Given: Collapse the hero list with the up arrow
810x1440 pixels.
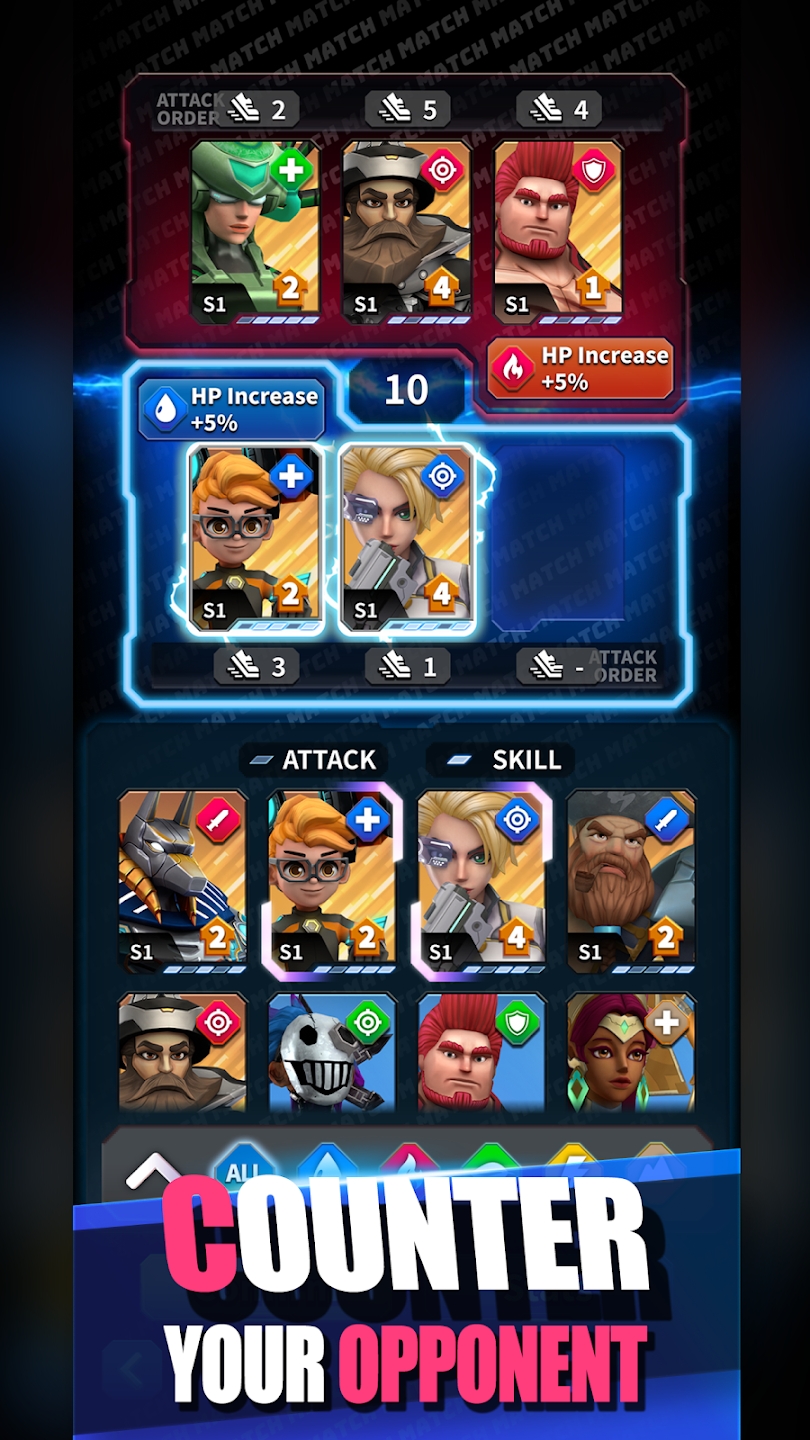Looking at the screenshot, I should pos(151,1170).
